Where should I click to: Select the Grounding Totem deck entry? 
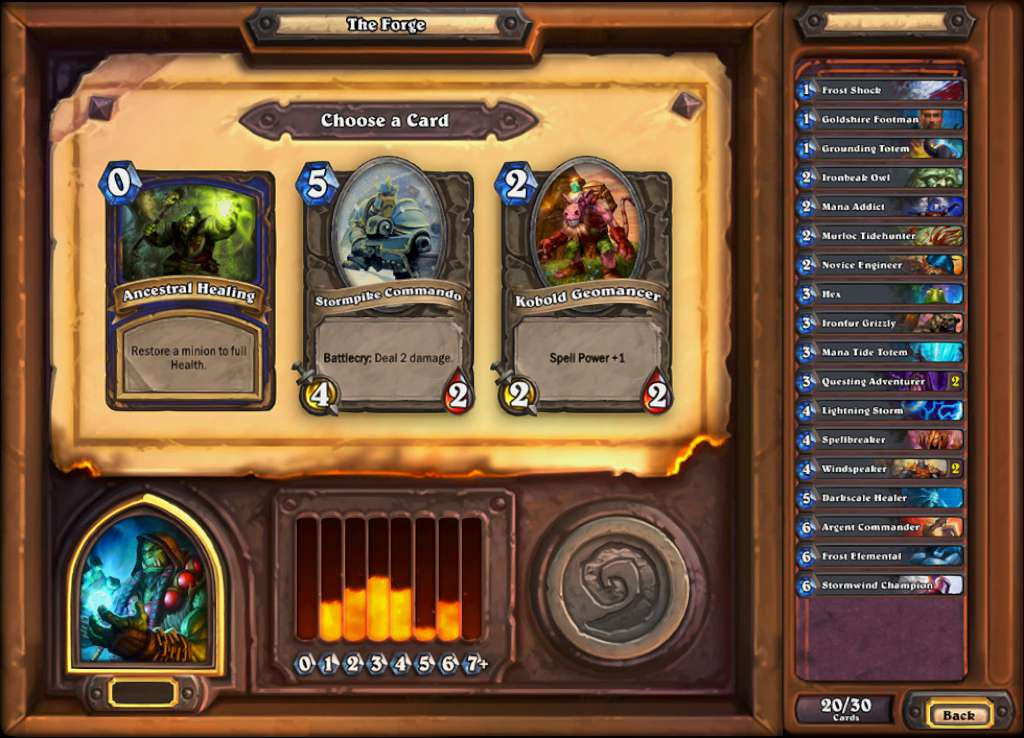[x=880, y=148]
